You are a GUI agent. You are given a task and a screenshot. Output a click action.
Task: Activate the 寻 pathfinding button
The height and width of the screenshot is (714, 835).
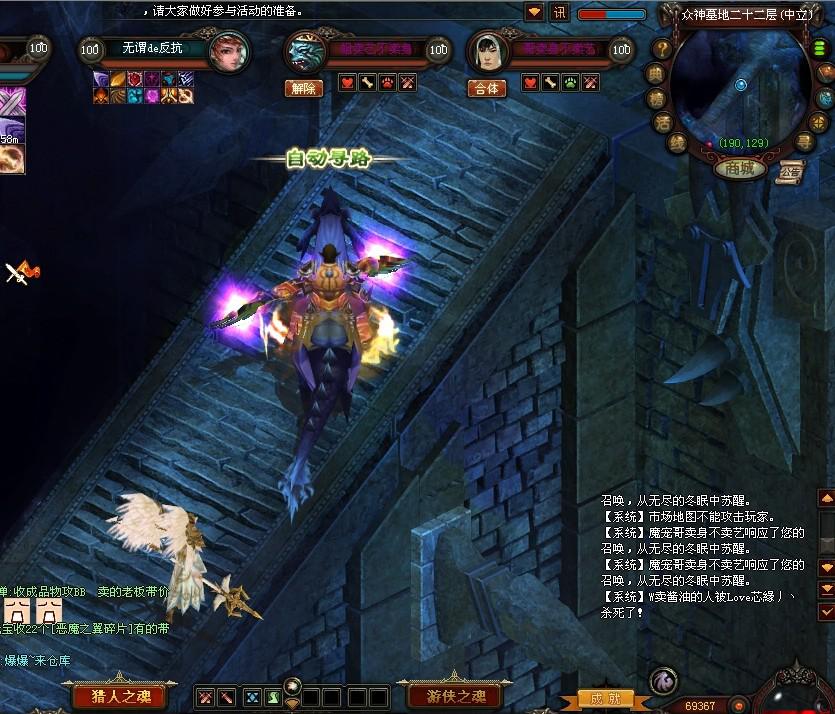(804, 141)
